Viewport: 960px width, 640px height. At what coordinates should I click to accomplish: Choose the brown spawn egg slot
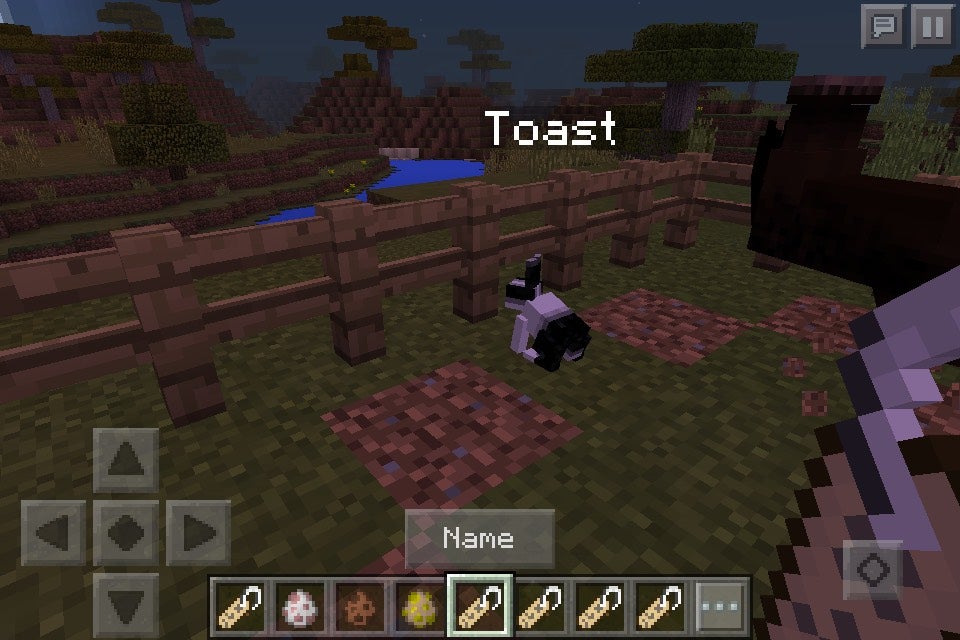click(x=360, y=606)
